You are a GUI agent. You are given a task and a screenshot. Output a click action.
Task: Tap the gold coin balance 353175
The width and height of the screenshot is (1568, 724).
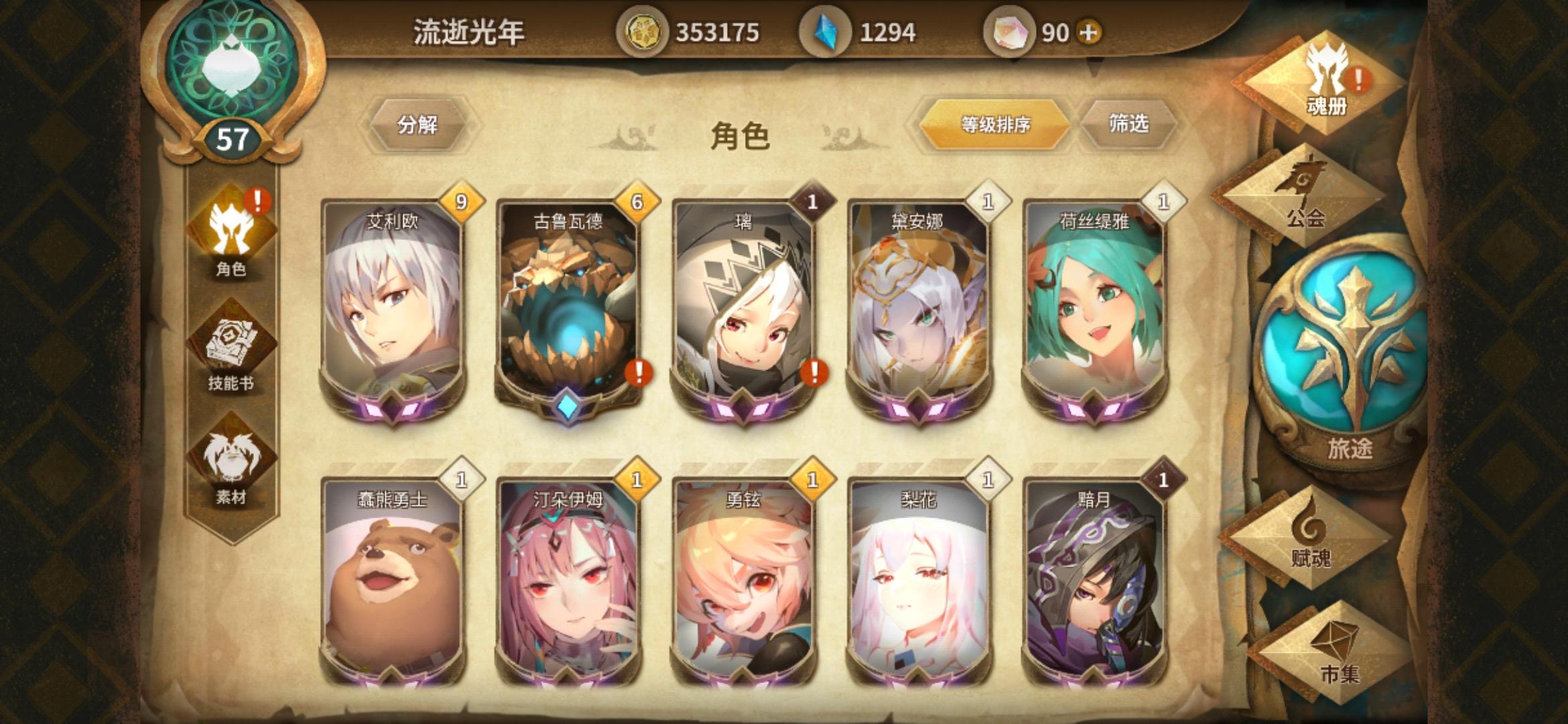690,31
